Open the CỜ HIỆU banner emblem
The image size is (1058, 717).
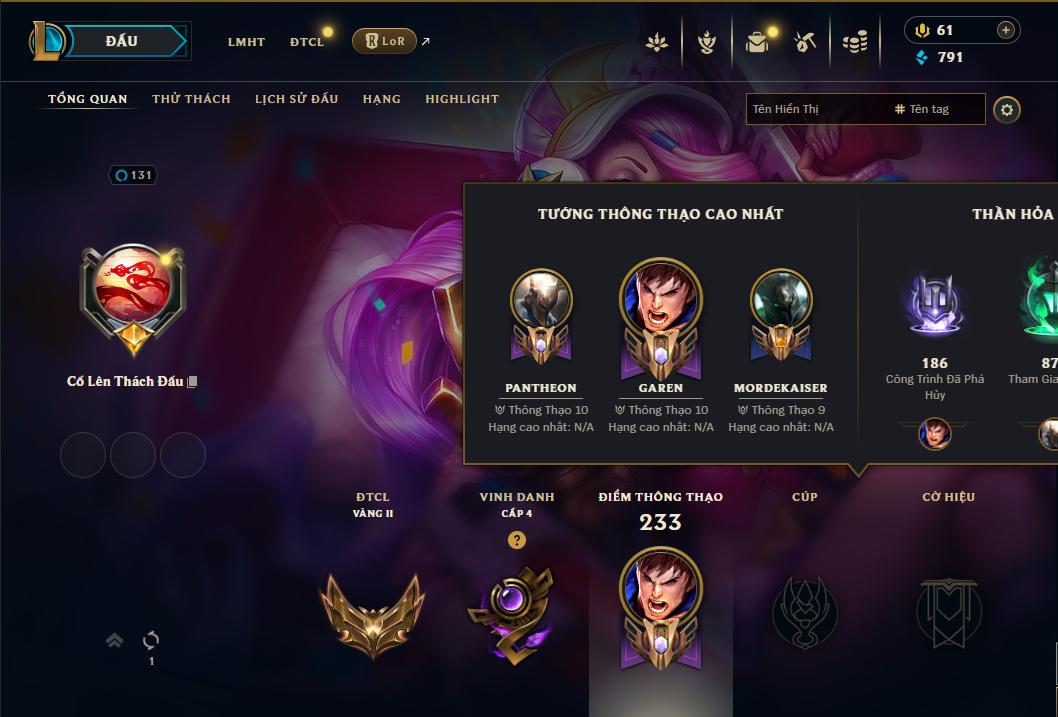948,611
